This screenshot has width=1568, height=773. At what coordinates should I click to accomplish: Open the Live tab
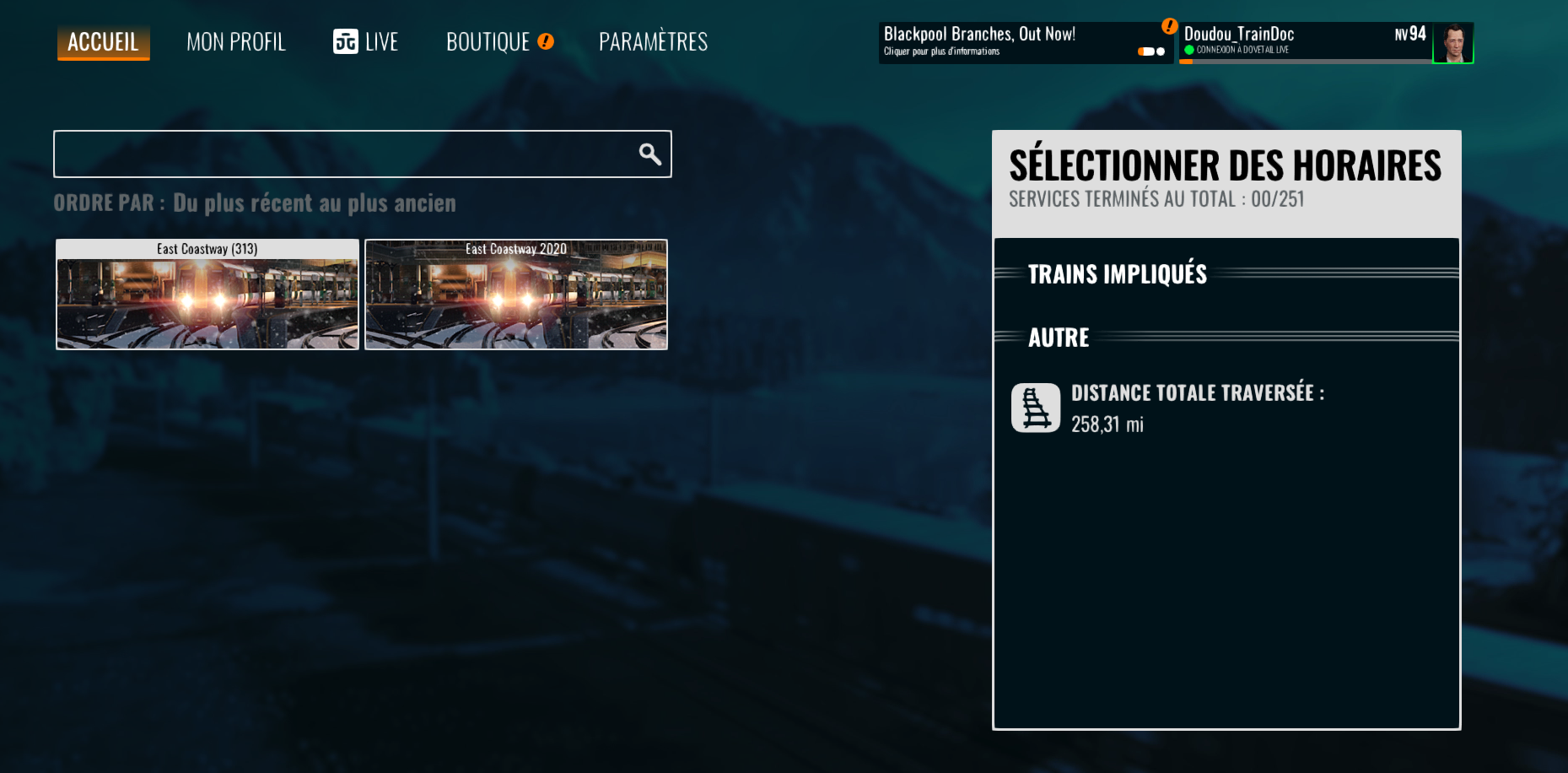coord(365,42)
